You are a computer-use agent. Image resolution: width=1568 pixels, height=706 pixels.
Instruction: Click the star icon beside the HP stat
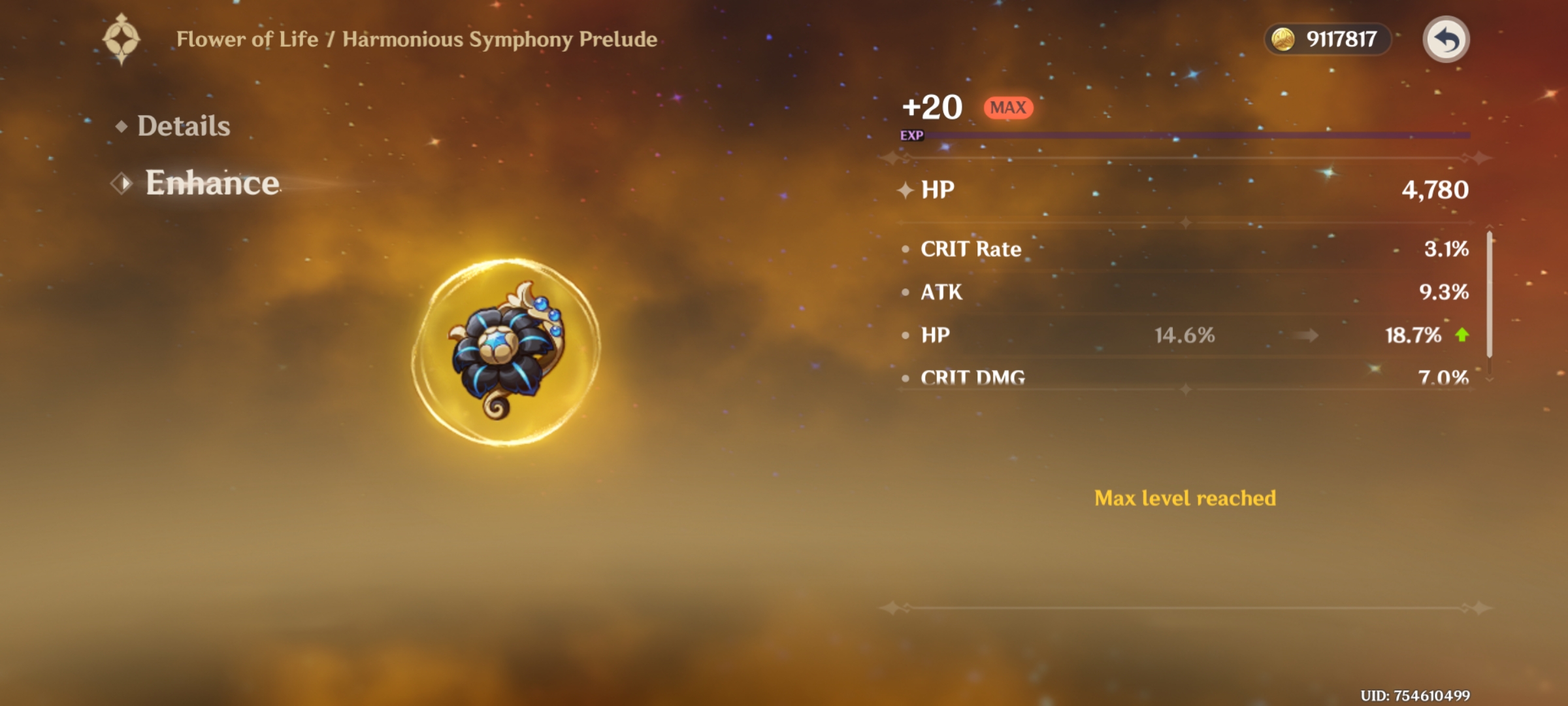click(x=905, y=191)
